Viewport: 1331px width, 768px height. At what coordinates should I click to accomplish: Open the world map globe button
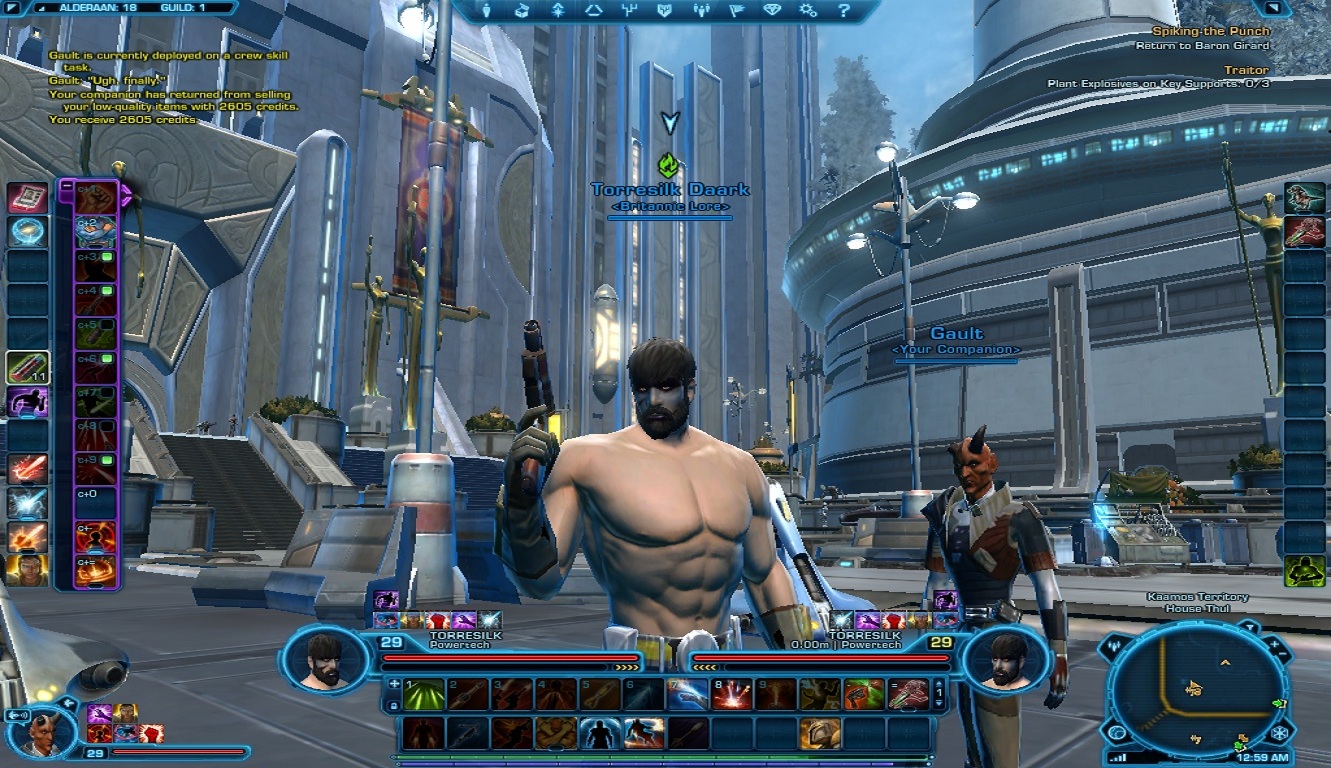click(x=1118, y=733)
